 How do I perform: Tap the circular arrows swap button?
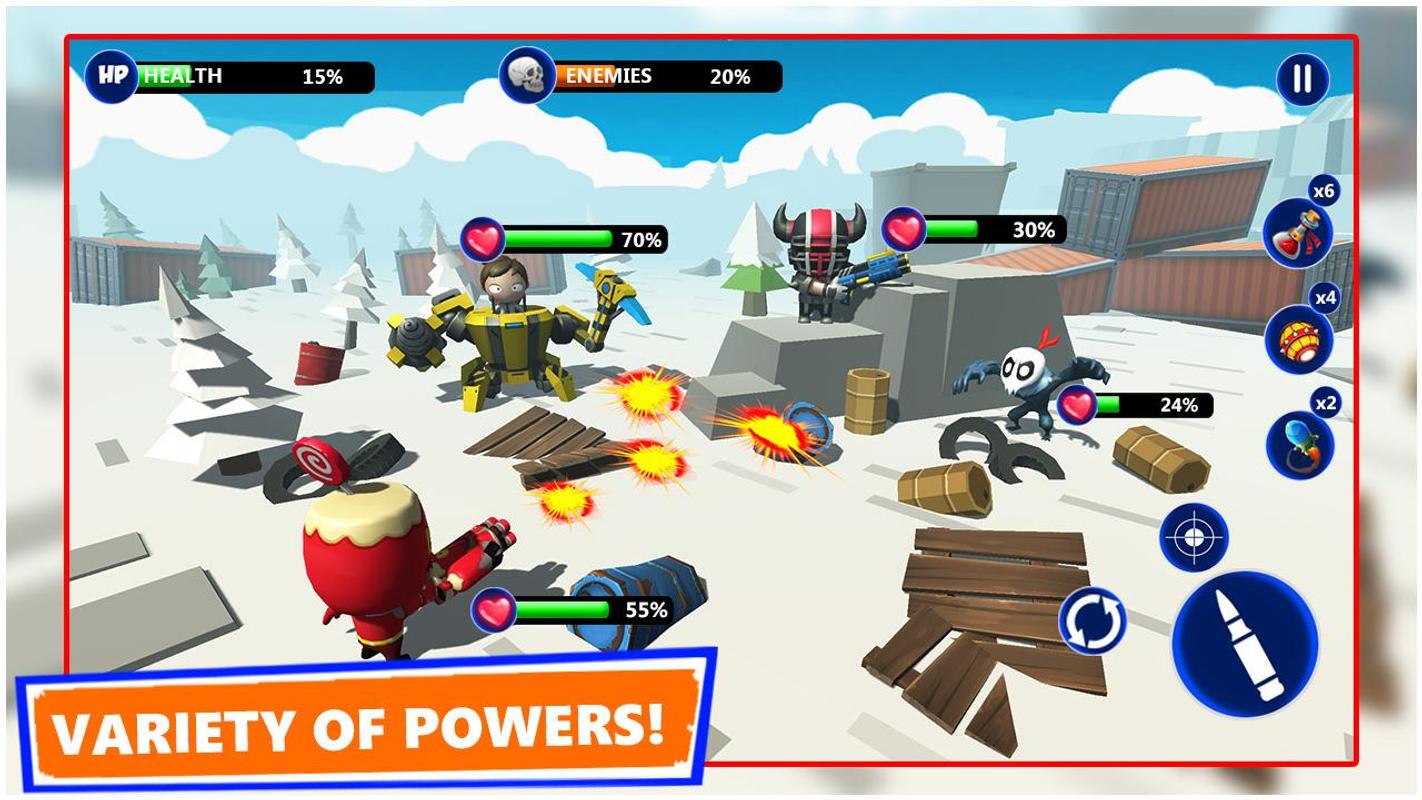tap(1092, 621)
